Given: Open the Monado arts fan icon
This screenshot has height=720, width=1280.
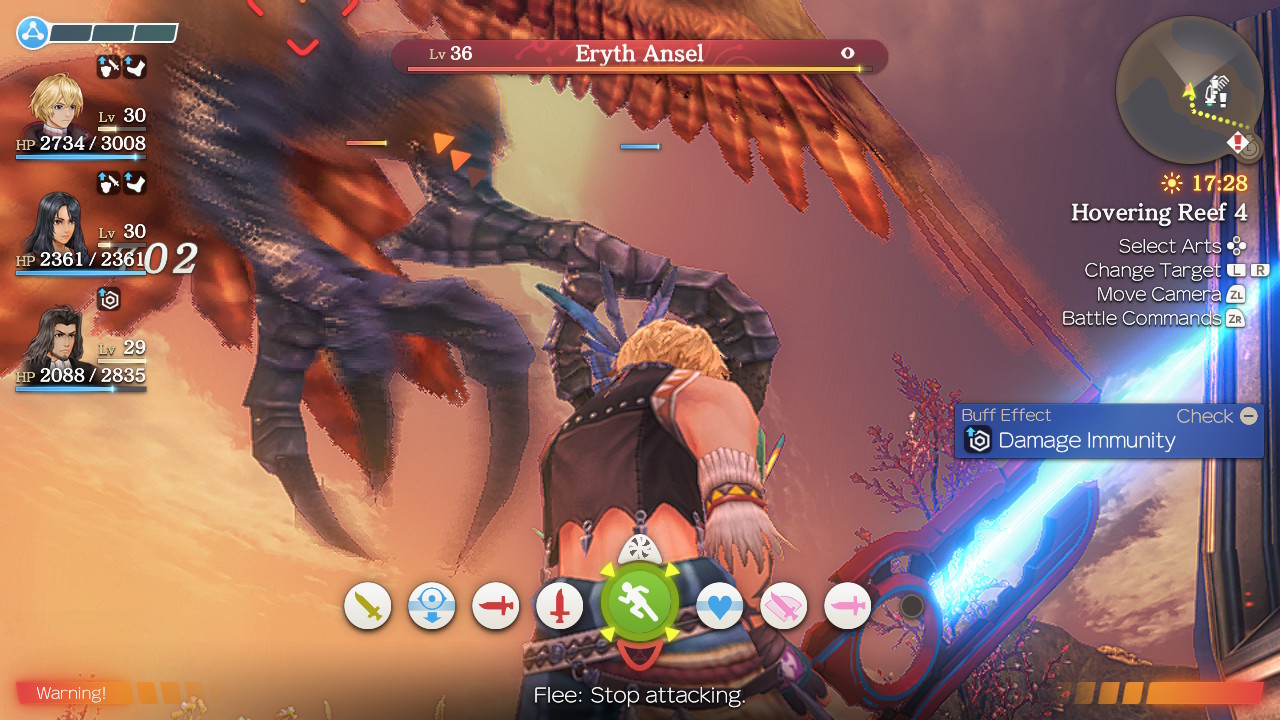Looking at the screenshot, I should coord(639,549).
